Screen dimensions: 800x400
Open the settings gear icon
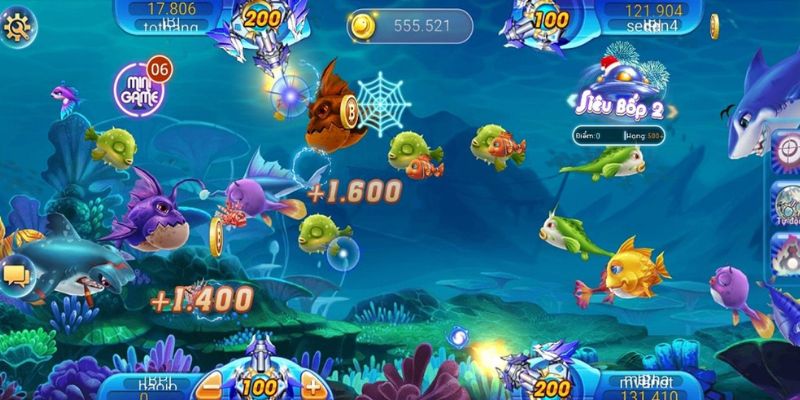pyautogui.click(x=17, y=26)
